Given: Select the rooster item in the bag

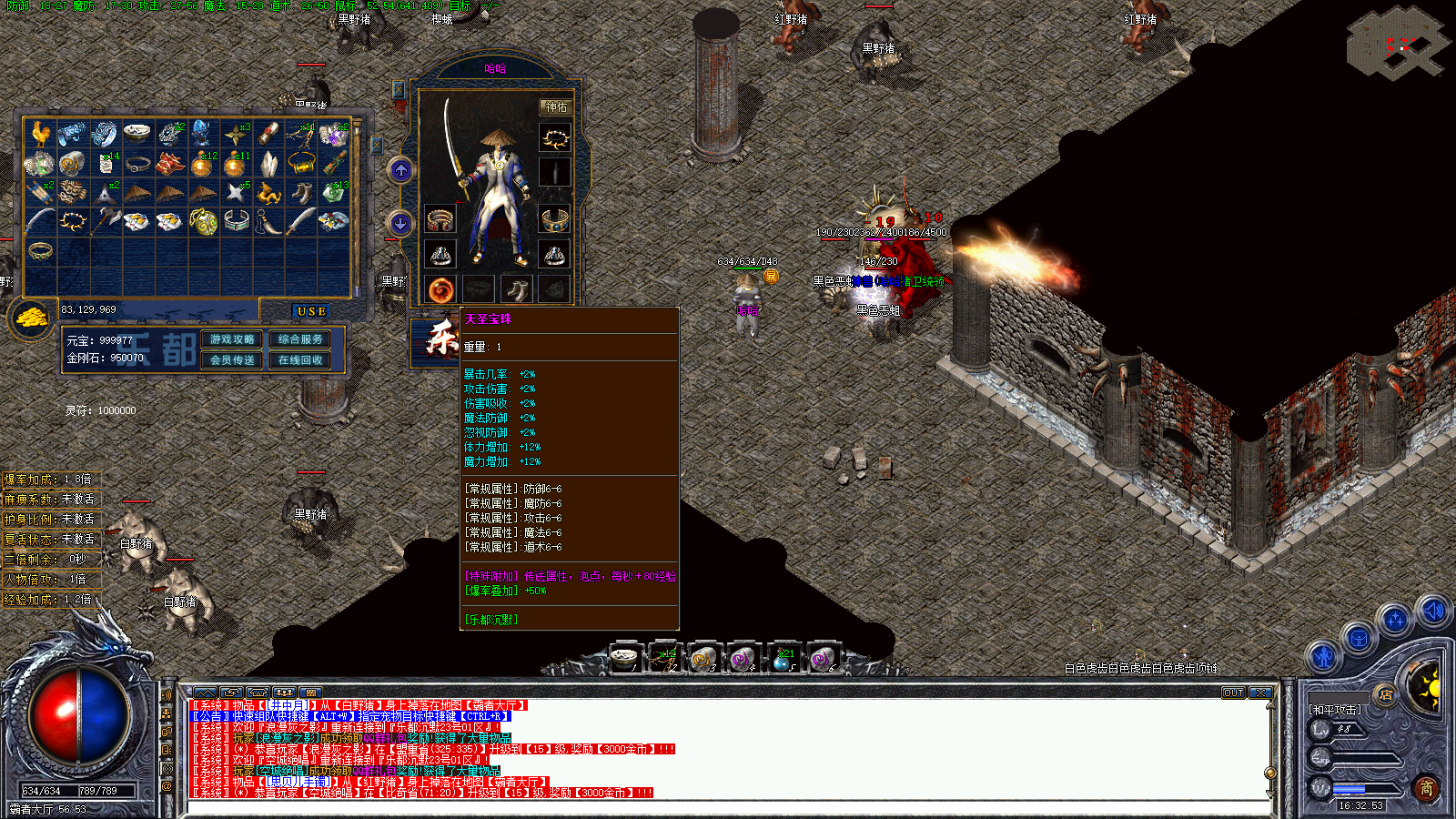Looking at the screenshot, I should pos(39,135).
